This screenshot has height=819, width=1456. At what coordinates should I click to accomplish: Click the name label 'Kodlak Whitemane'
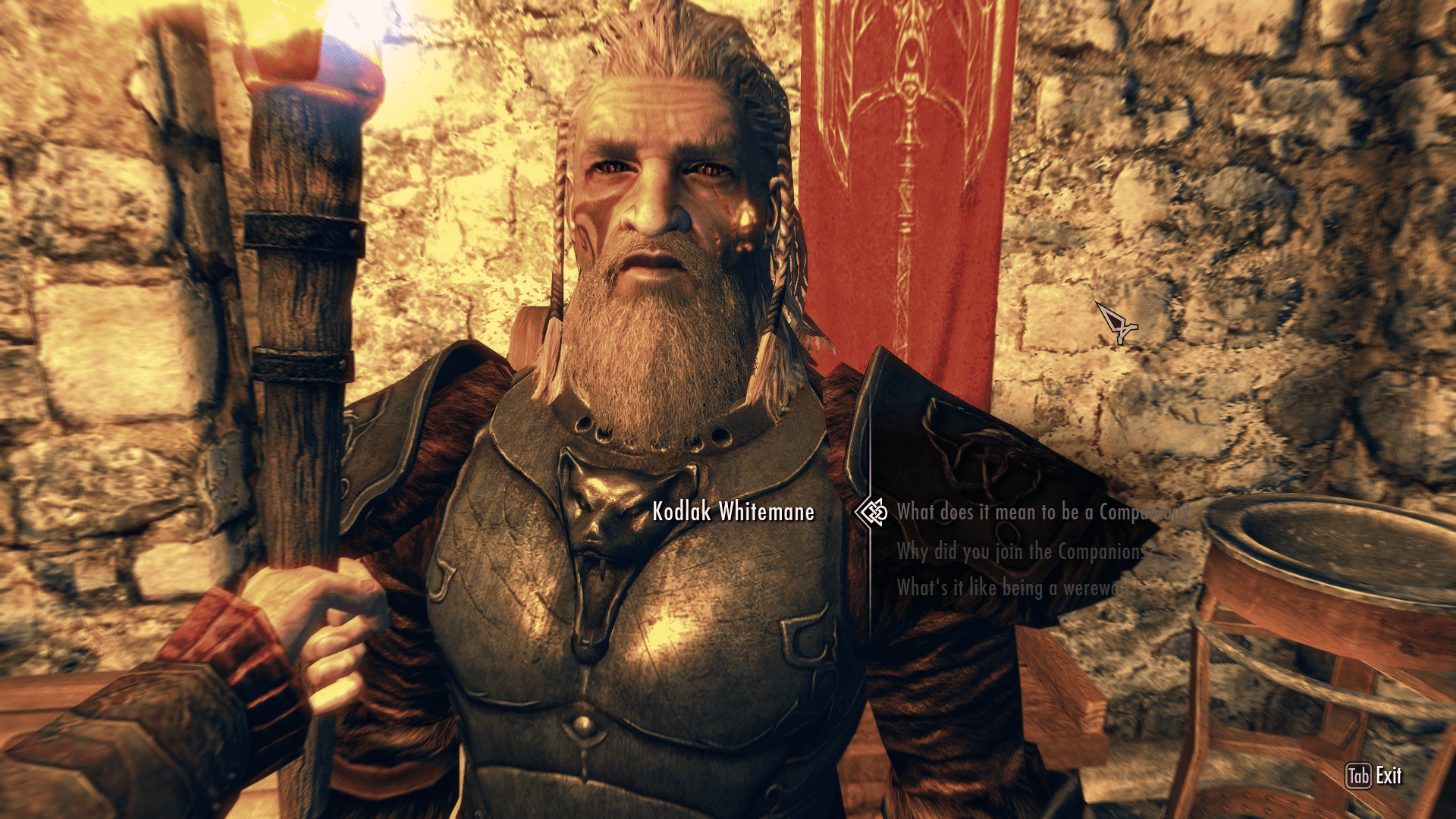pos(733,513)
